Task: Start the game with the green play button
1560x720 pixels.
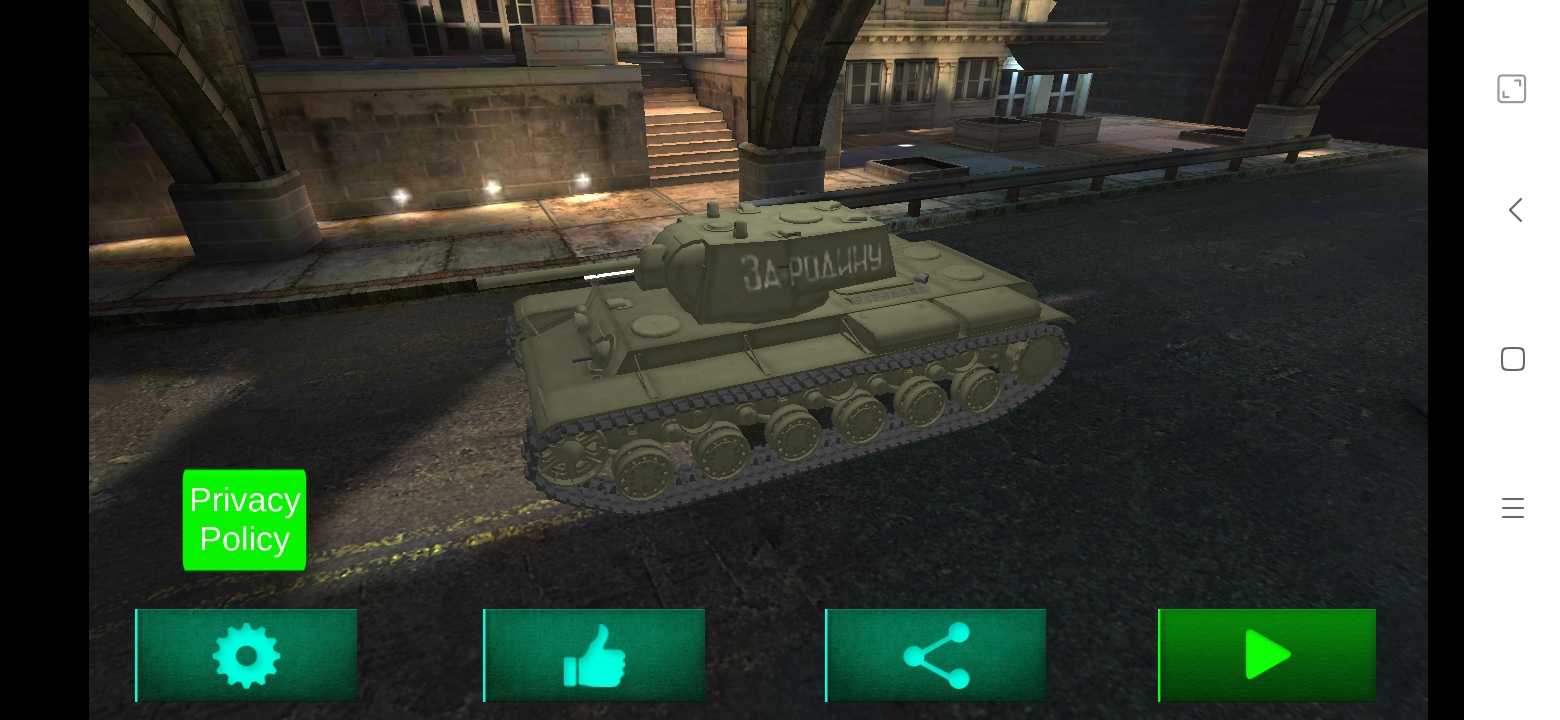Action: click(1267, 655)
